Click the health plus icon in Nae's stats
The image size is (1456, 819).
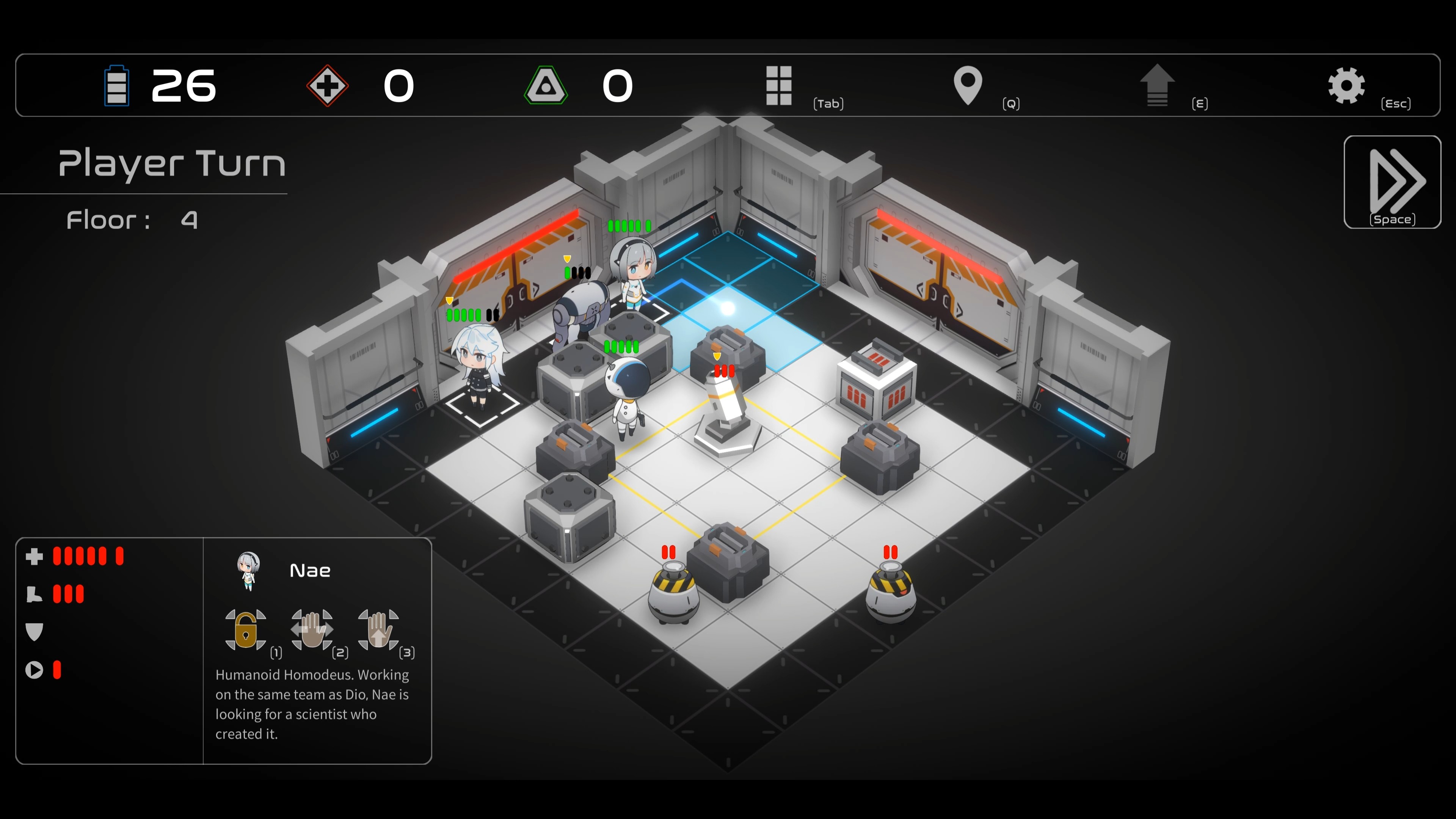(x=35, y=557)
